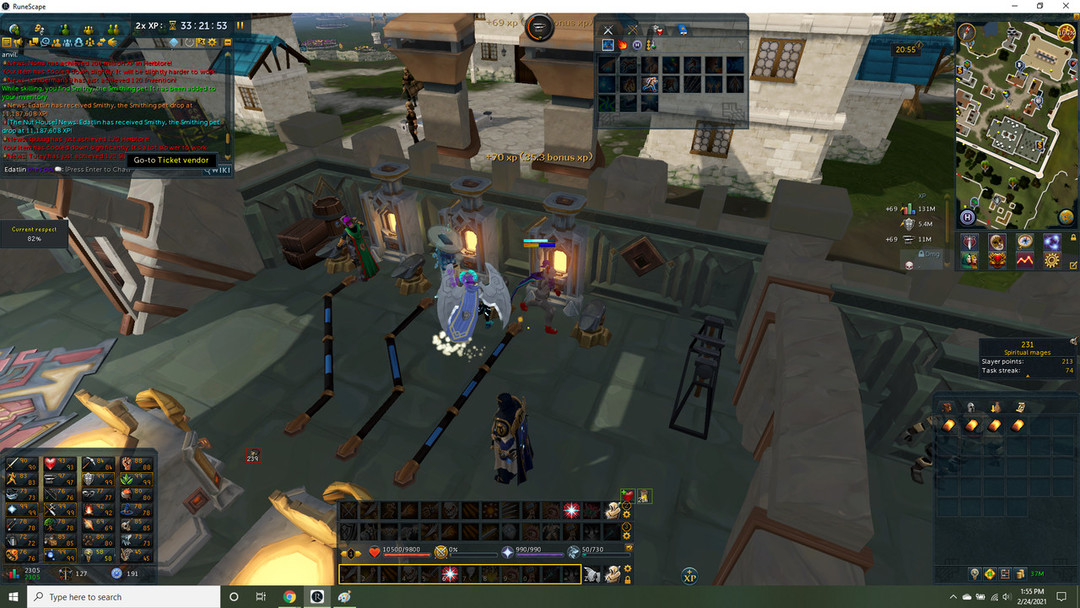
Task: Close the floating panel with X
Action: 607,31
